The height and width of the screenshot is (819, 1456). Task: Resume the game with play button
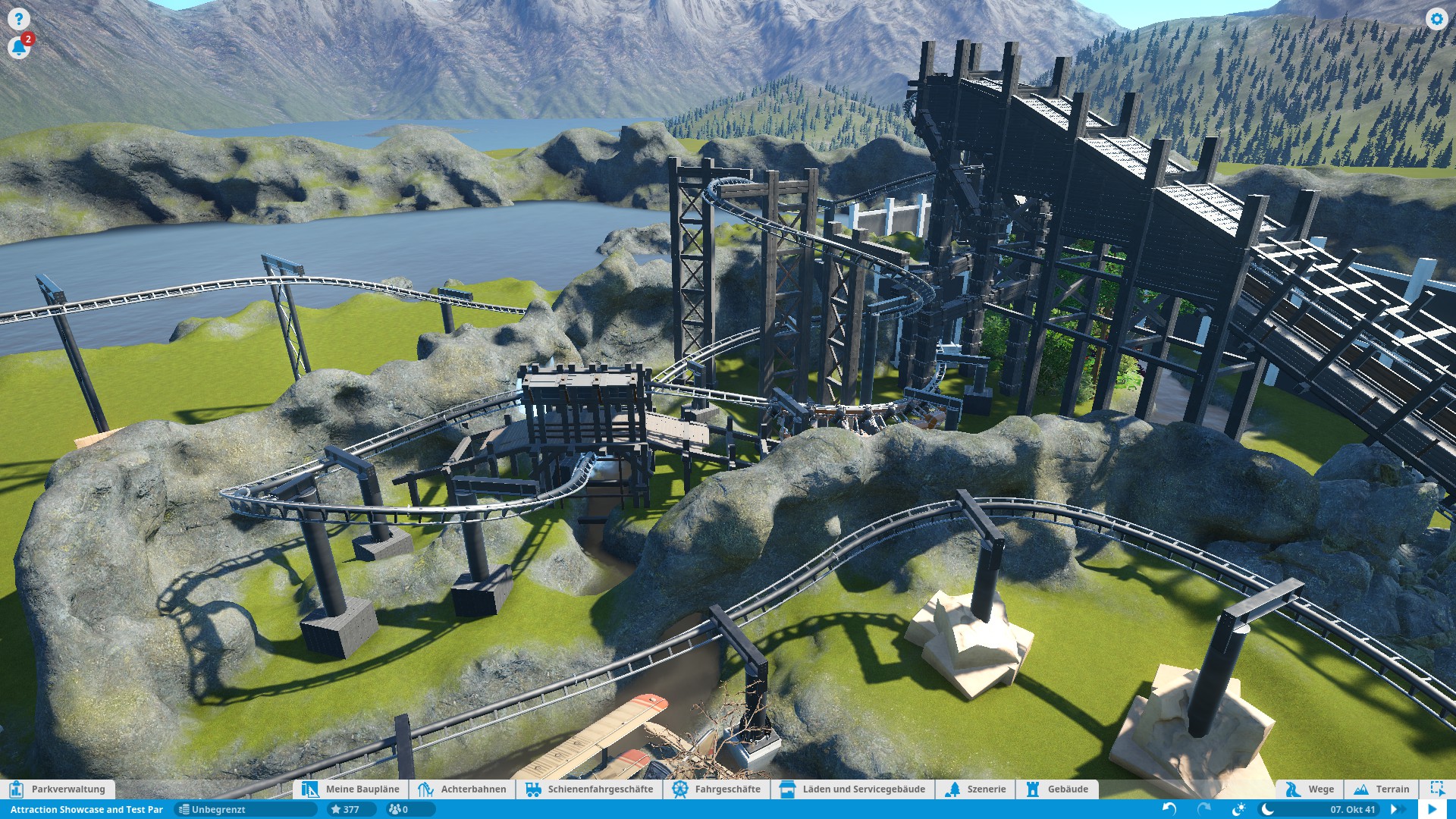click(1432, 809)
